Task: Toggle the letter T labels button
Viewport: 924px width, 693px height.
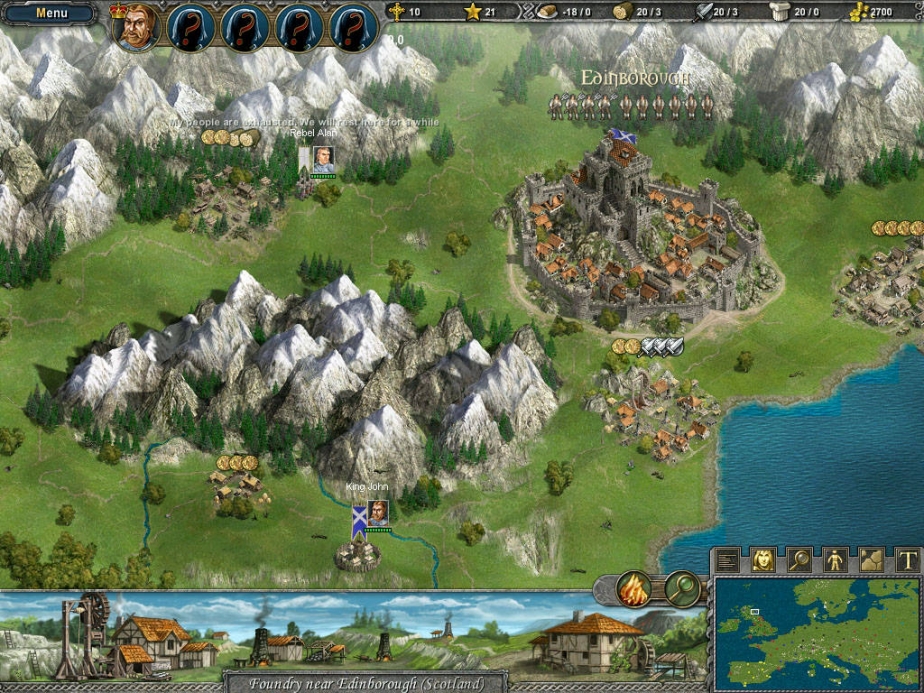Action: (906, 561)
